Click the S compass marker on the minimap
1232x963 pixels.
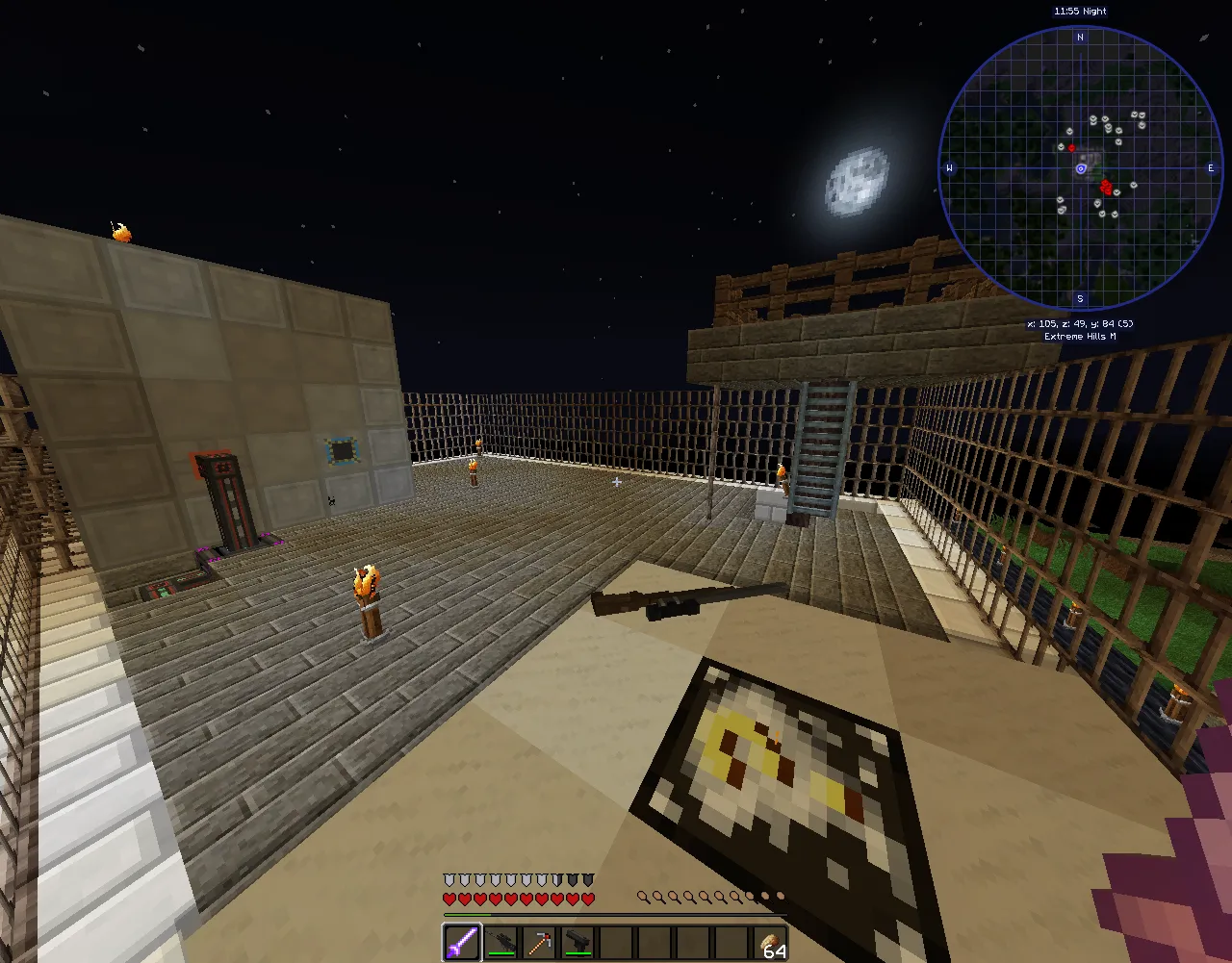click(x=1080, y=296)
